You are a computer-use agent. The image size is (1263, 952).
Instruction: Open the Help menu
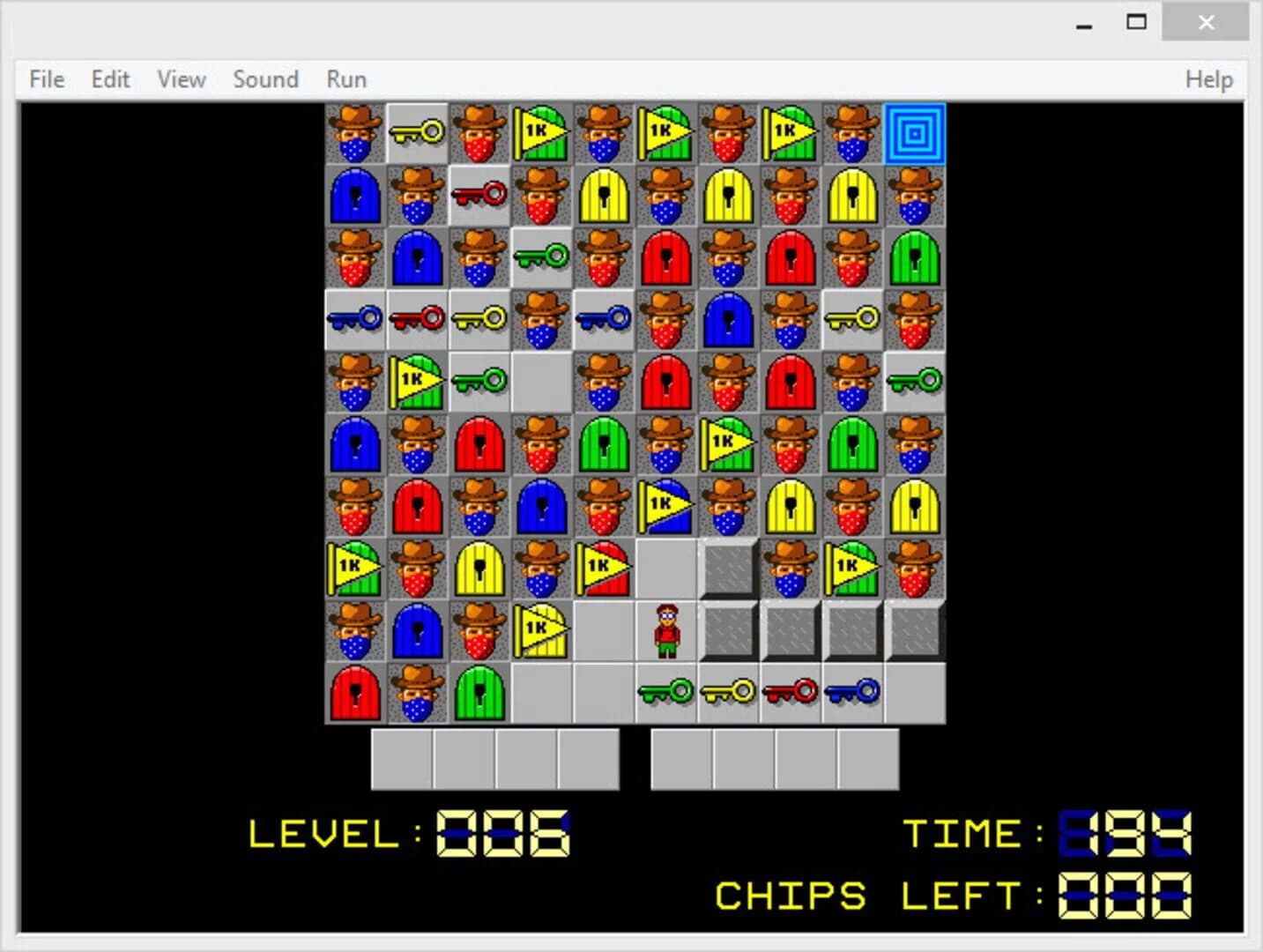(1208, 78)
